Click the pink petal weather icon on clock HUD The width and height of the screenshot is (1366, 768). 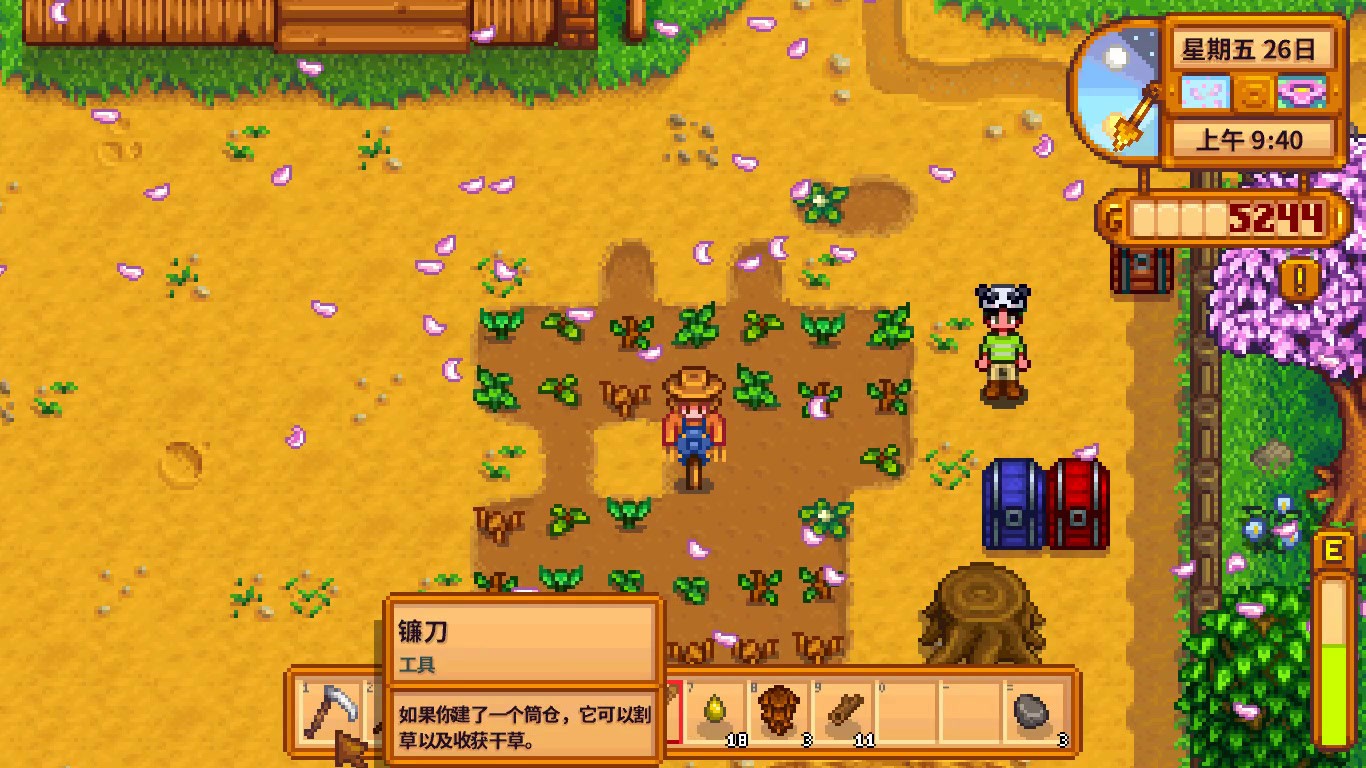click(x=1205, y=92)
